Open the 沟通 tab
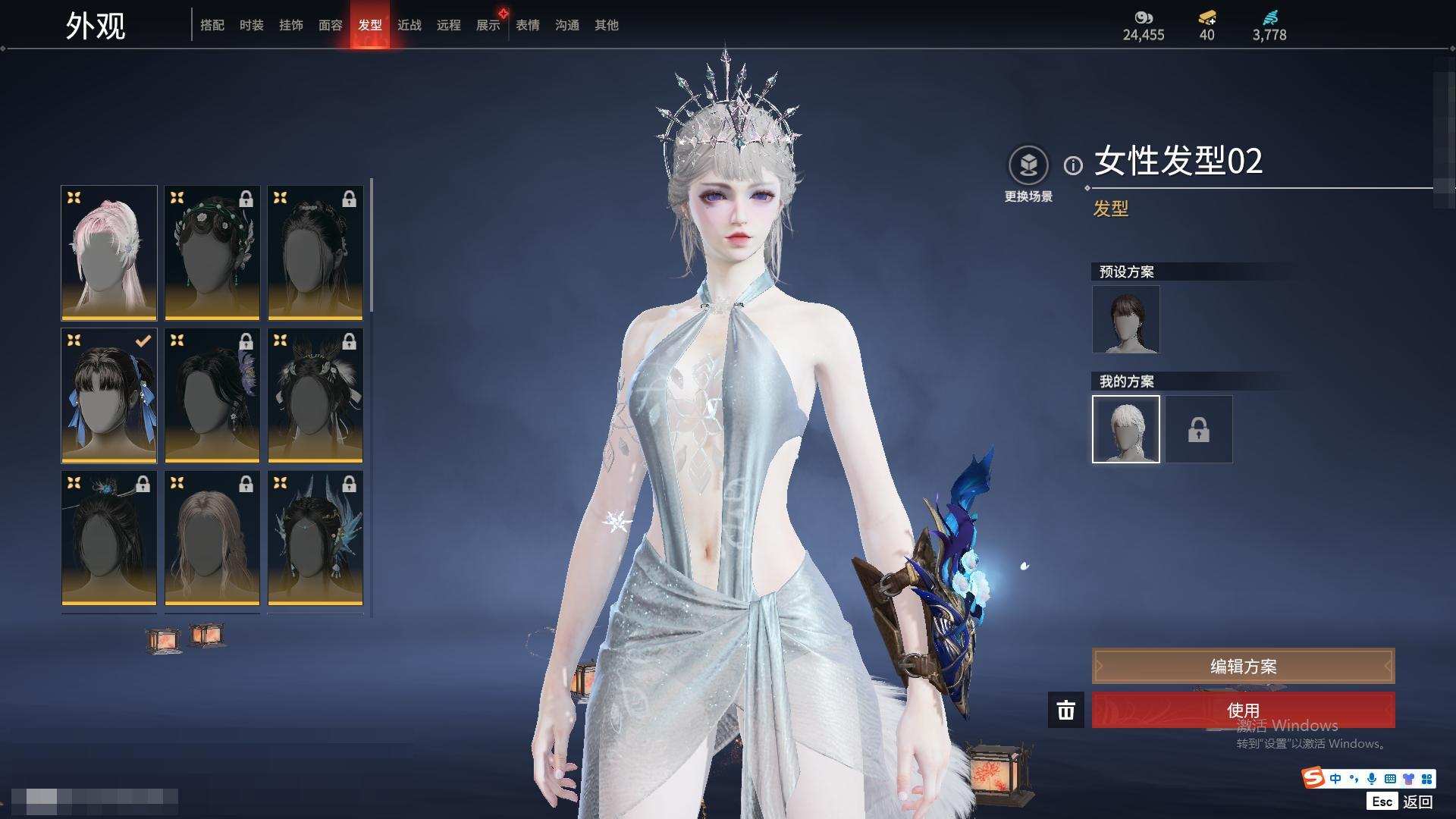 point(566,25)
